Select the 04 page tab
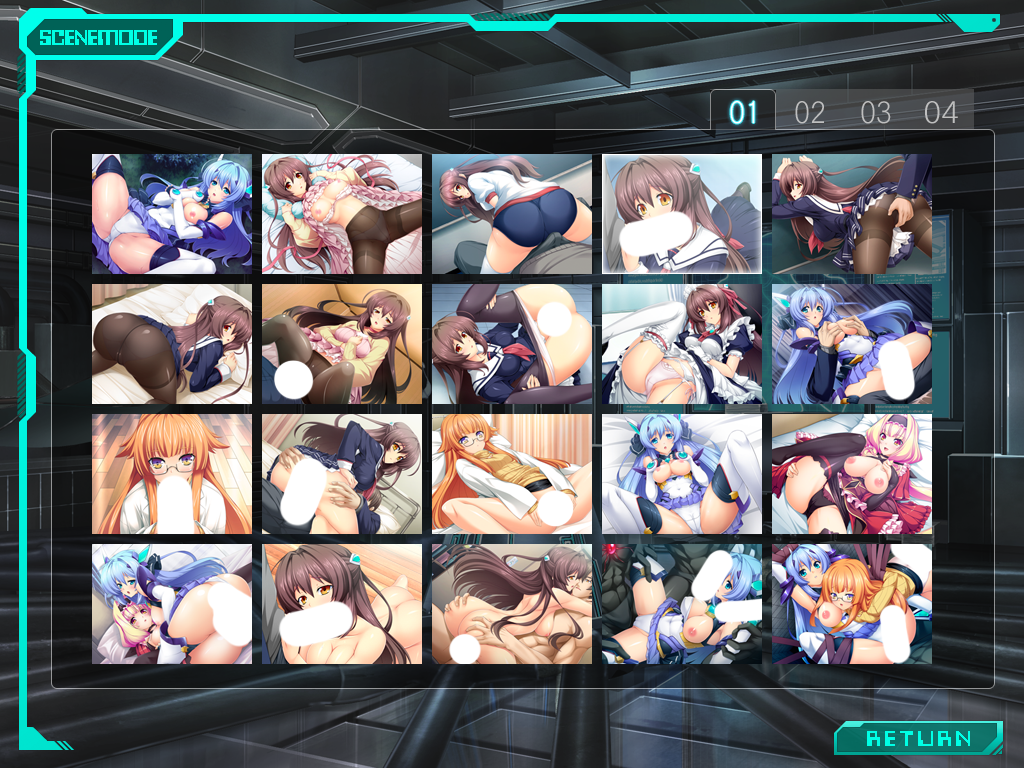 click(940, 113)
